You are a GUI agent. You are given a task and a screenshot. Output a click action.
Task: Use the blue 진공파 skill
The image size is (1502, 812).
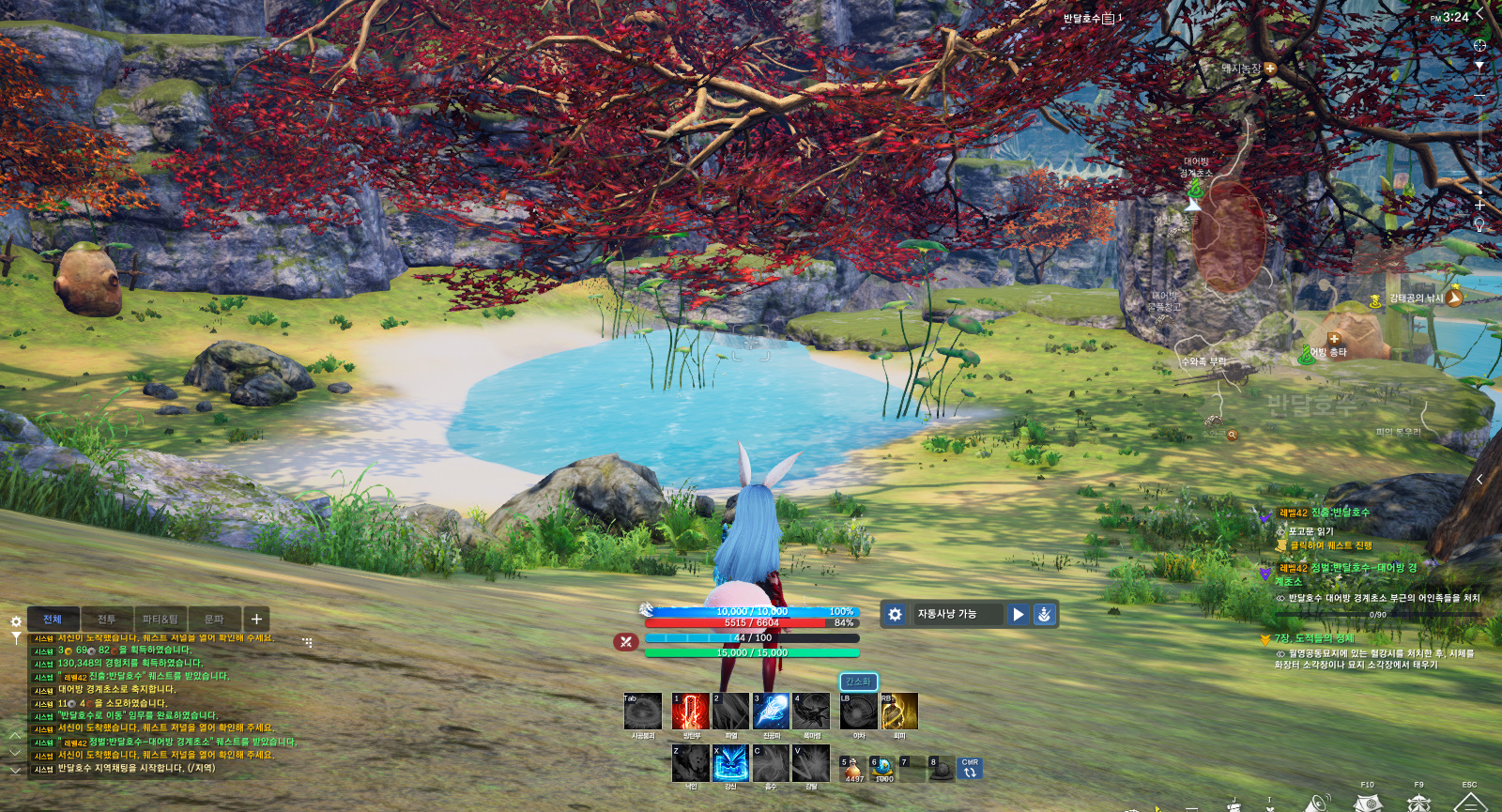point(771,712)
